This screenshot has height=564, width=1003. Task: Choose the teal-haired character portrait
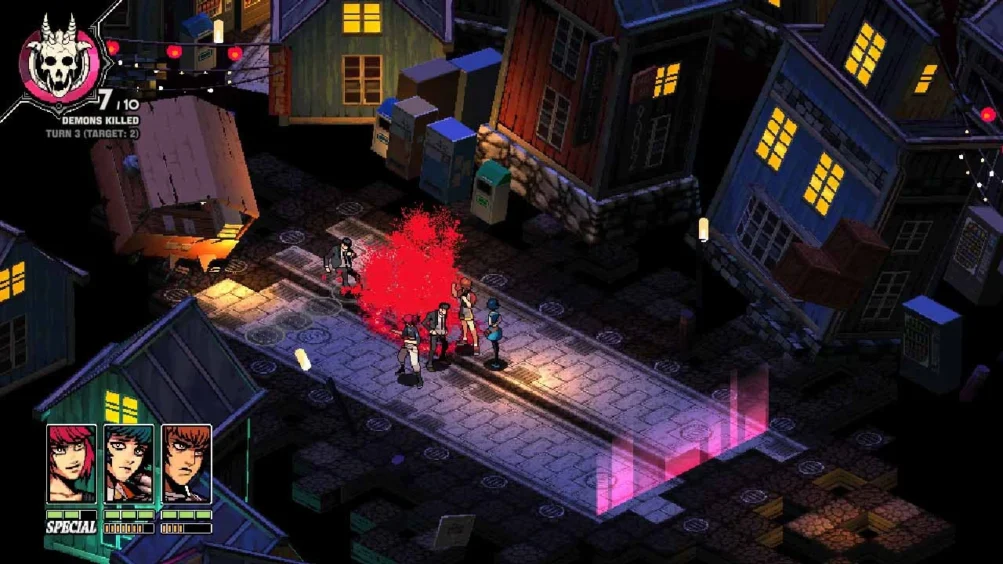129,464
